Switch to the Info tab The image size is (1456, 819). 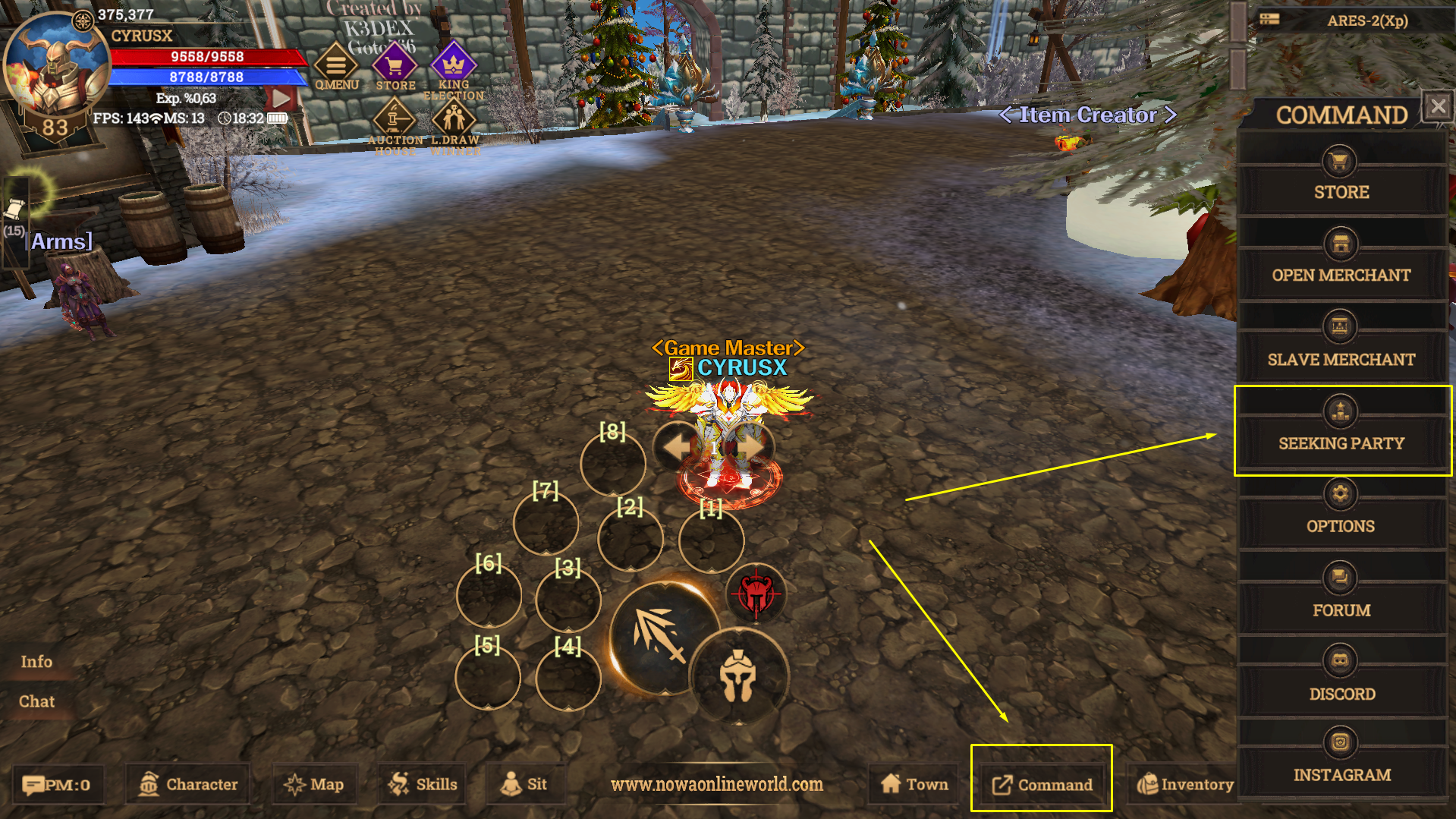pyautogui.click(x=36, y=661)
